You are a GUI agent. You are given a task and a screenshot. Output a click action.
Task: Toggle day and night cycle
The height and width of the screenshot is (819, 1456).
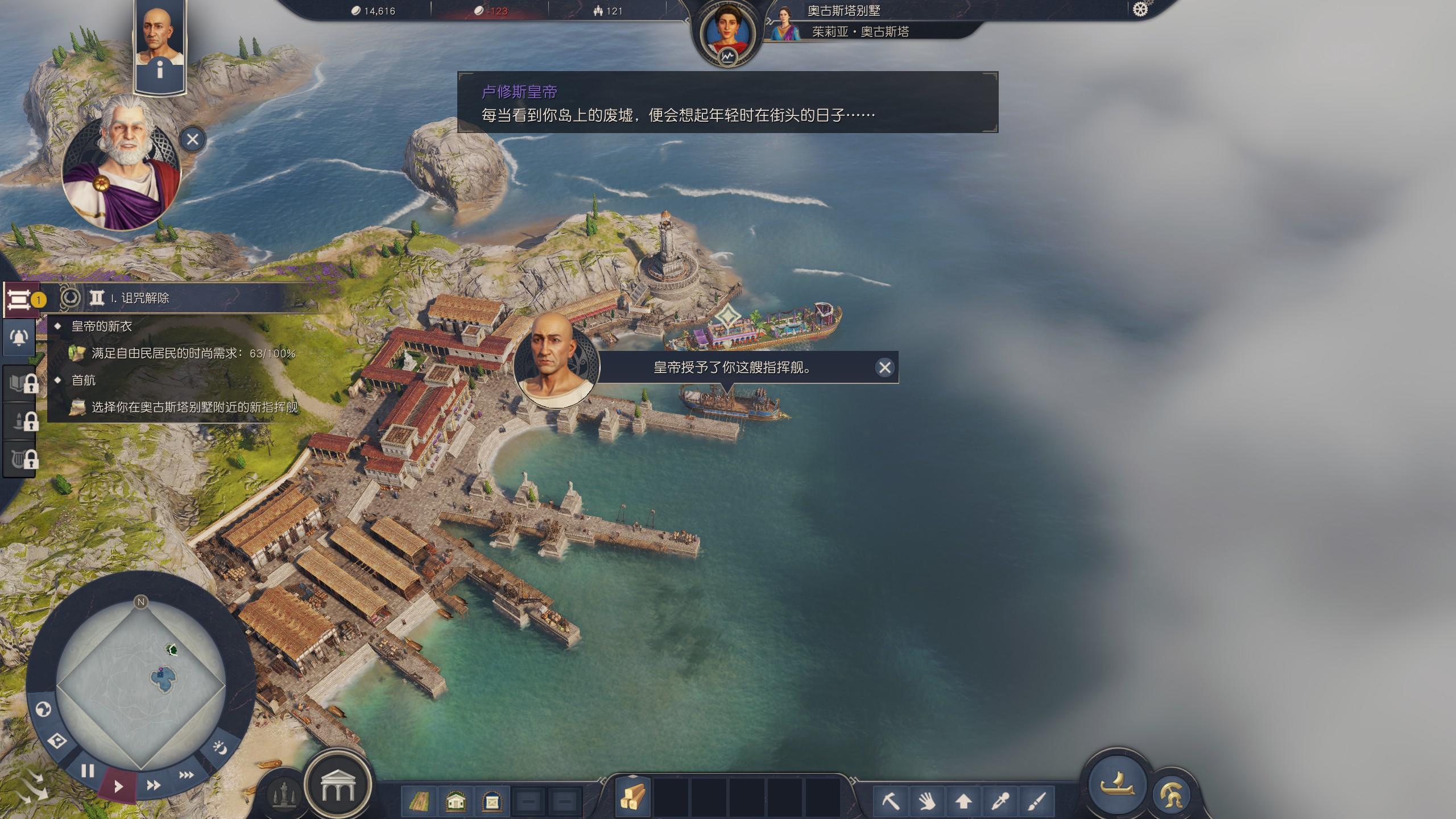coord(220,747)
